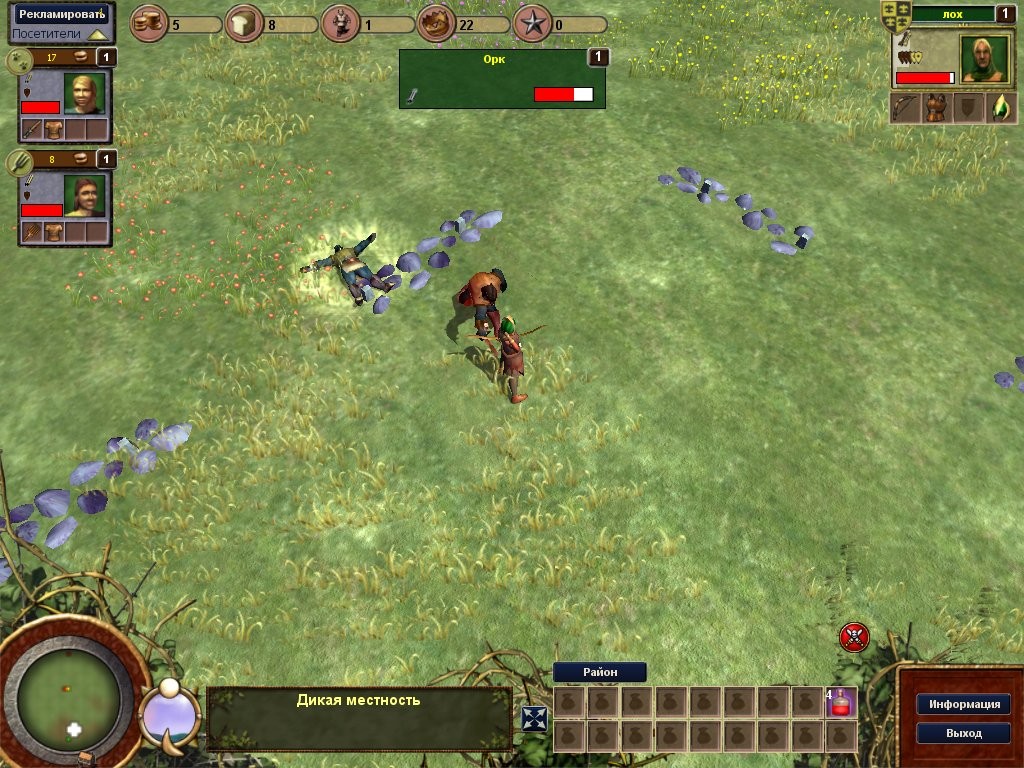Click the Выход exit button

coord(963,733)
